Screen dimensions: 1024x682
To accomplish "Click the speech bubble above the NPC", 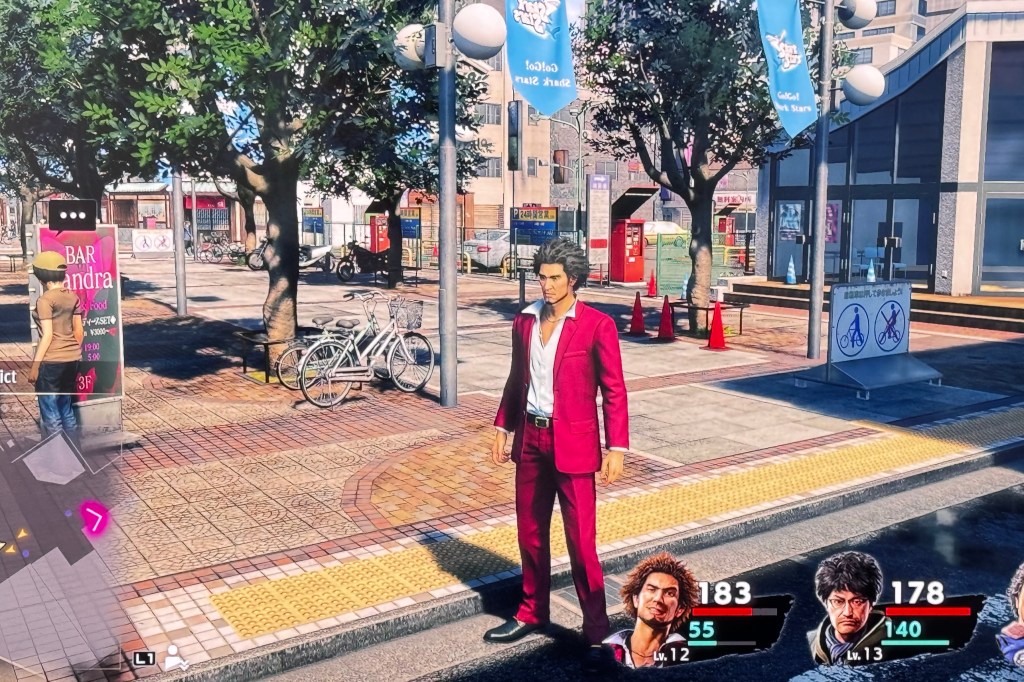I will (72, 215).
